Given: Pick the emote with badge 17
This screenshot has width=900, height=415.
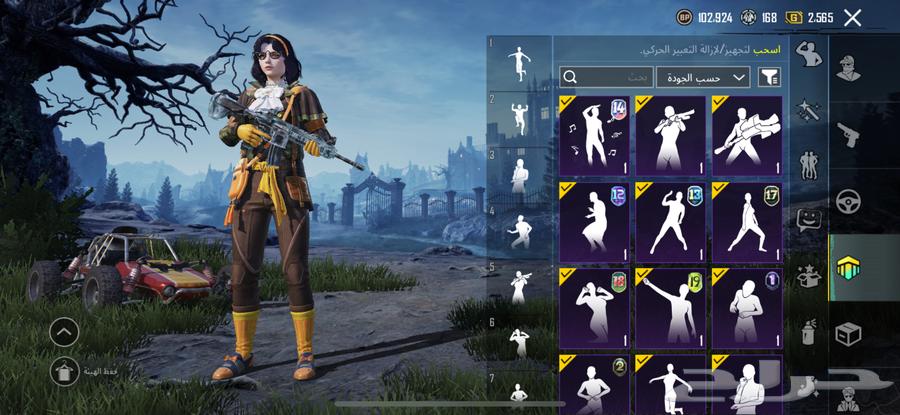Looking at the screenshot, I should pyautogui.click(x=747, y=220).
